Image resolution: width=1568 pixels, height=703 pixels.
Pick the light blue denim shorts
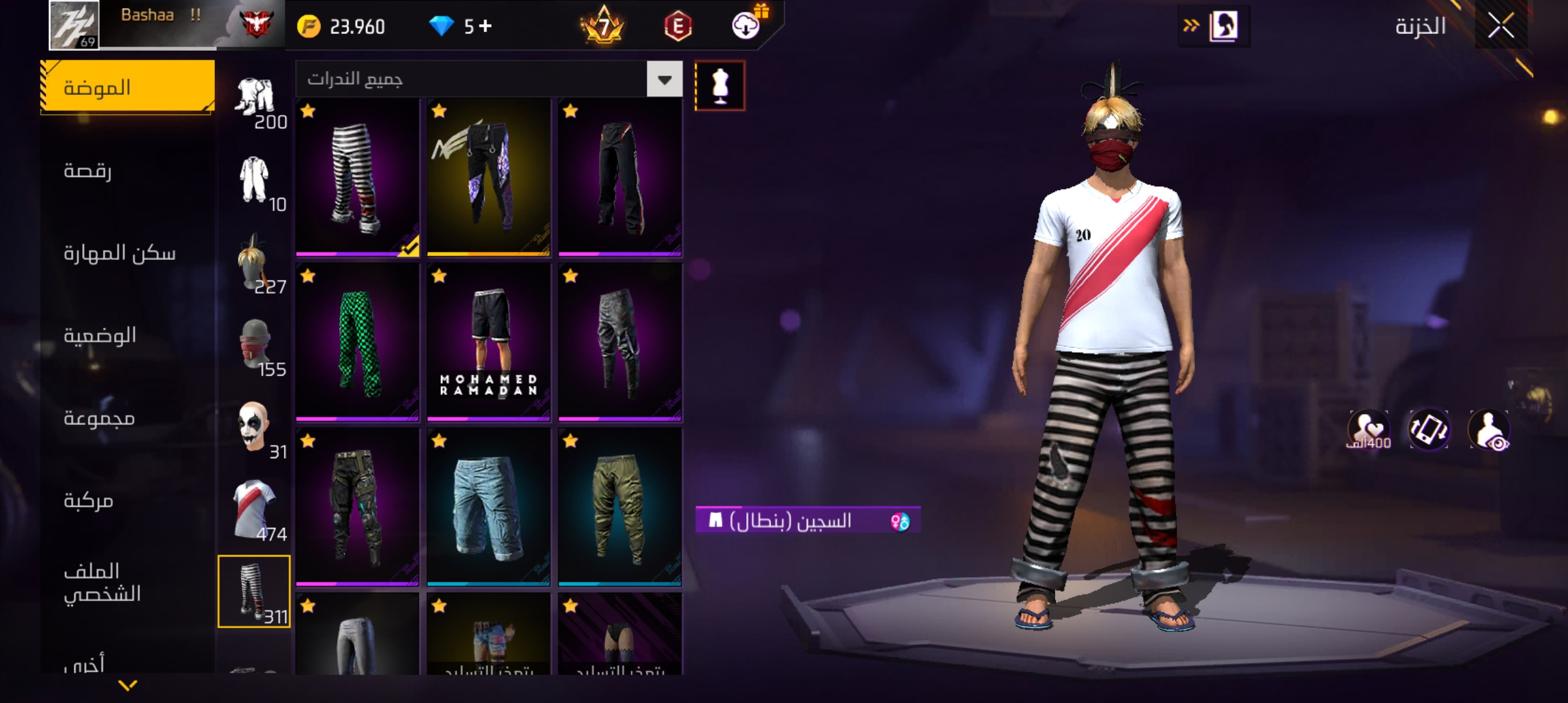click(x=488, y=507)
